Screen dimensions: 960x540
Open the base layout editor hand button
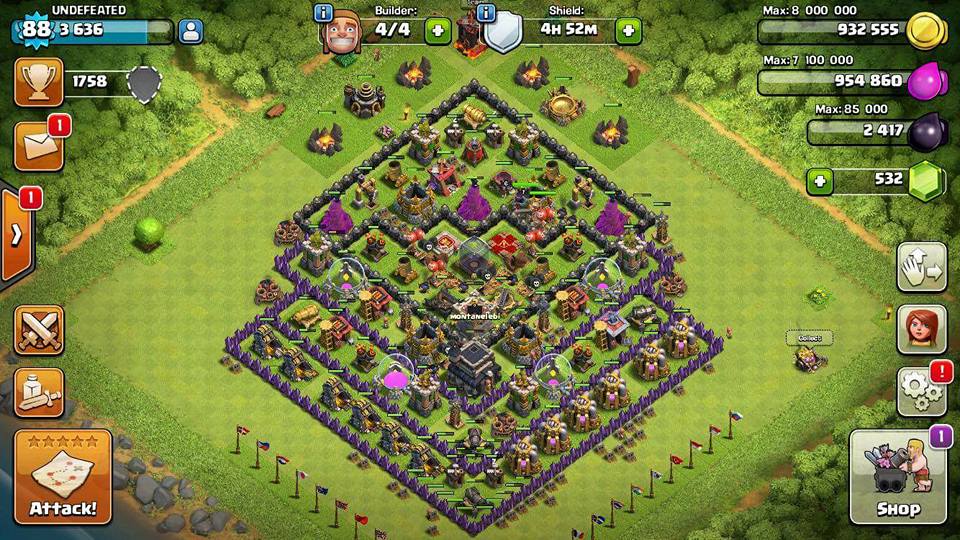[921, 267]
